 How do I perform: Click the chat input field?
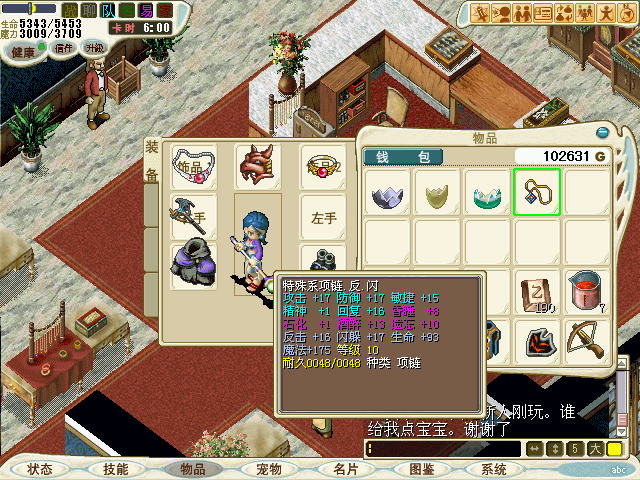click(x=440, y=449)
